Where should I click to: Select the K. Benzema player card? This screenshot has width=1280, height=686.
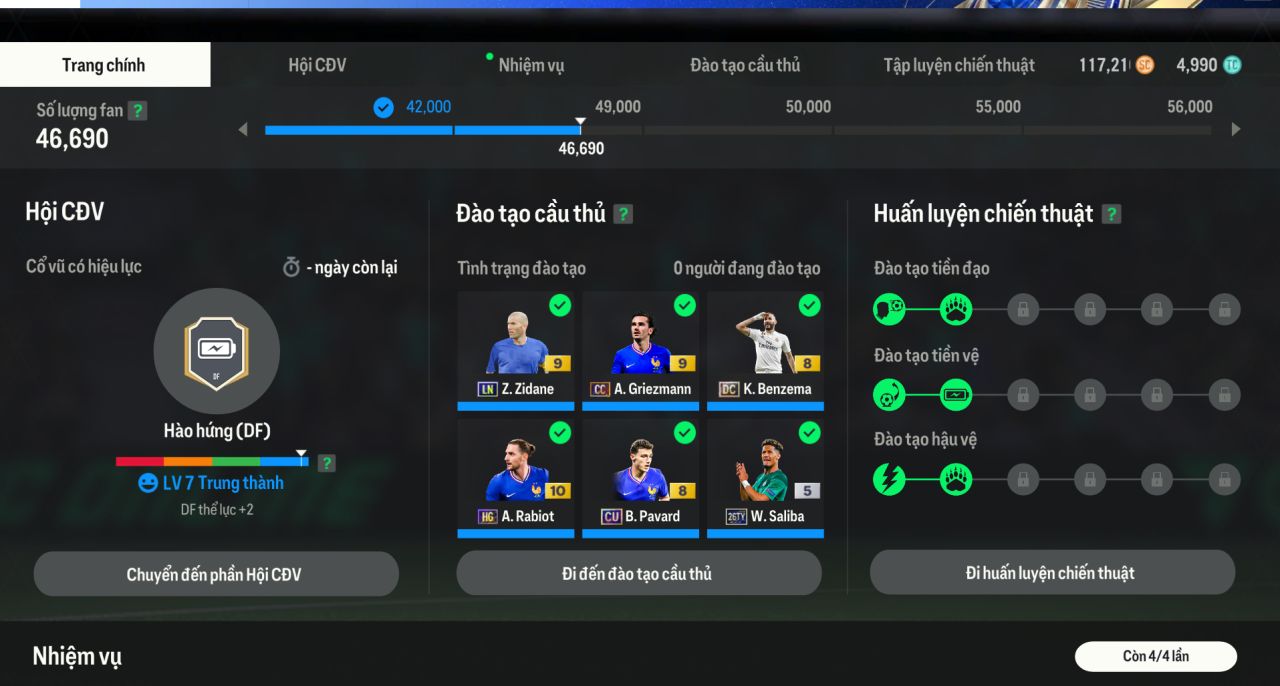pos(765,348)
